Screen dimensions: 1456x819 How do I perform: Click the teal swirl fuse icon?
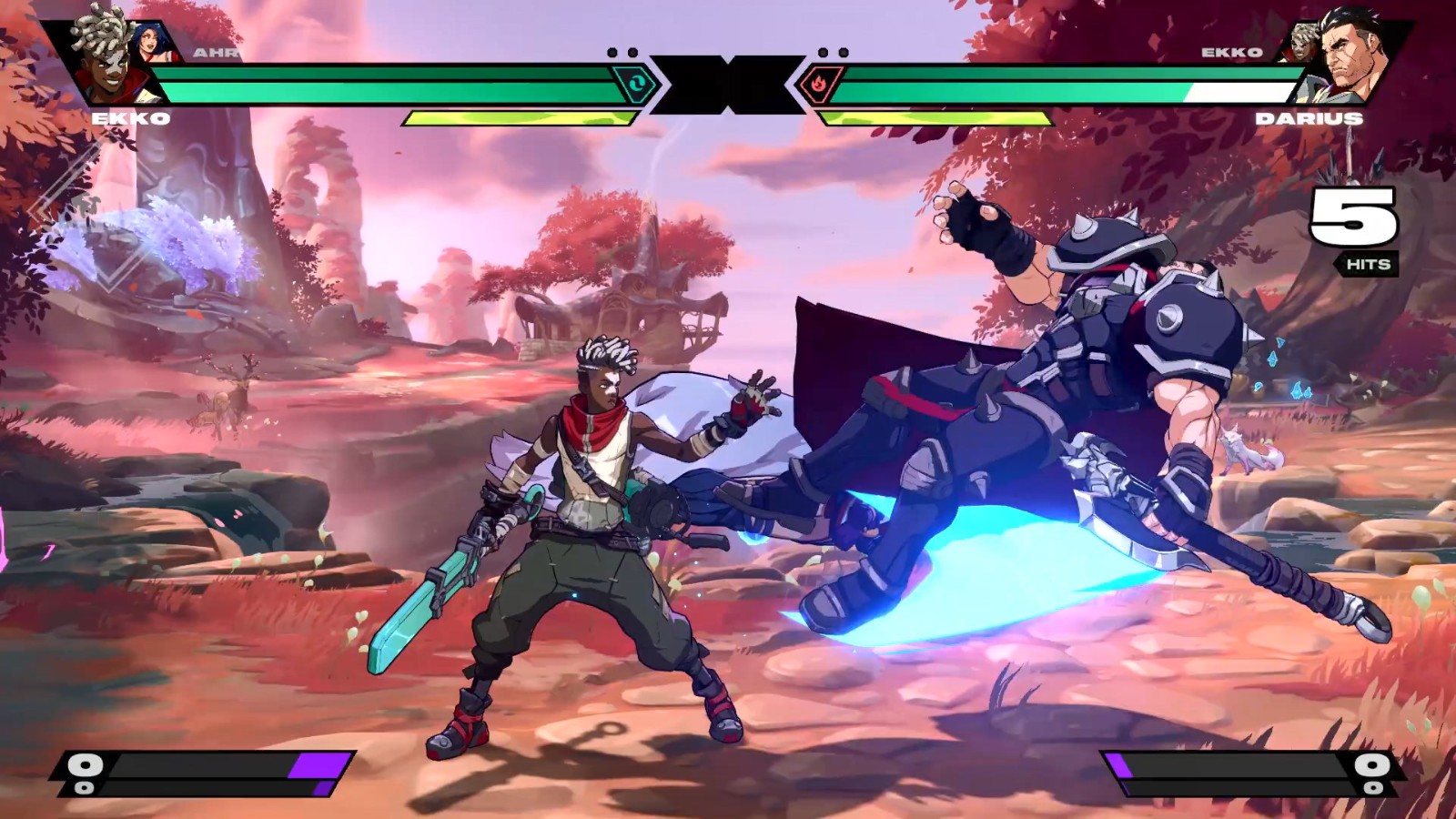pyautogui.click(x=634, y=85)
